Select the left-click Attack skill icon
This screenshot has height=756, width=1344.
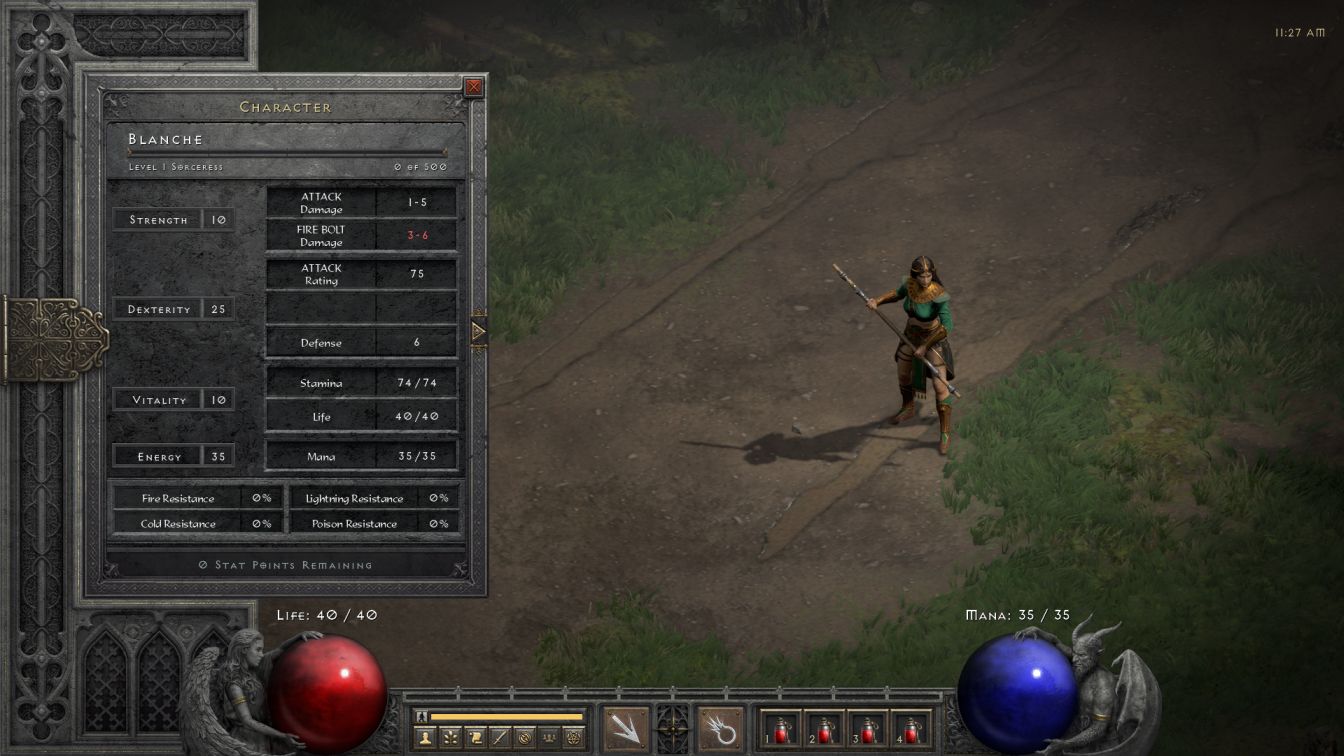tap(626, 729)
